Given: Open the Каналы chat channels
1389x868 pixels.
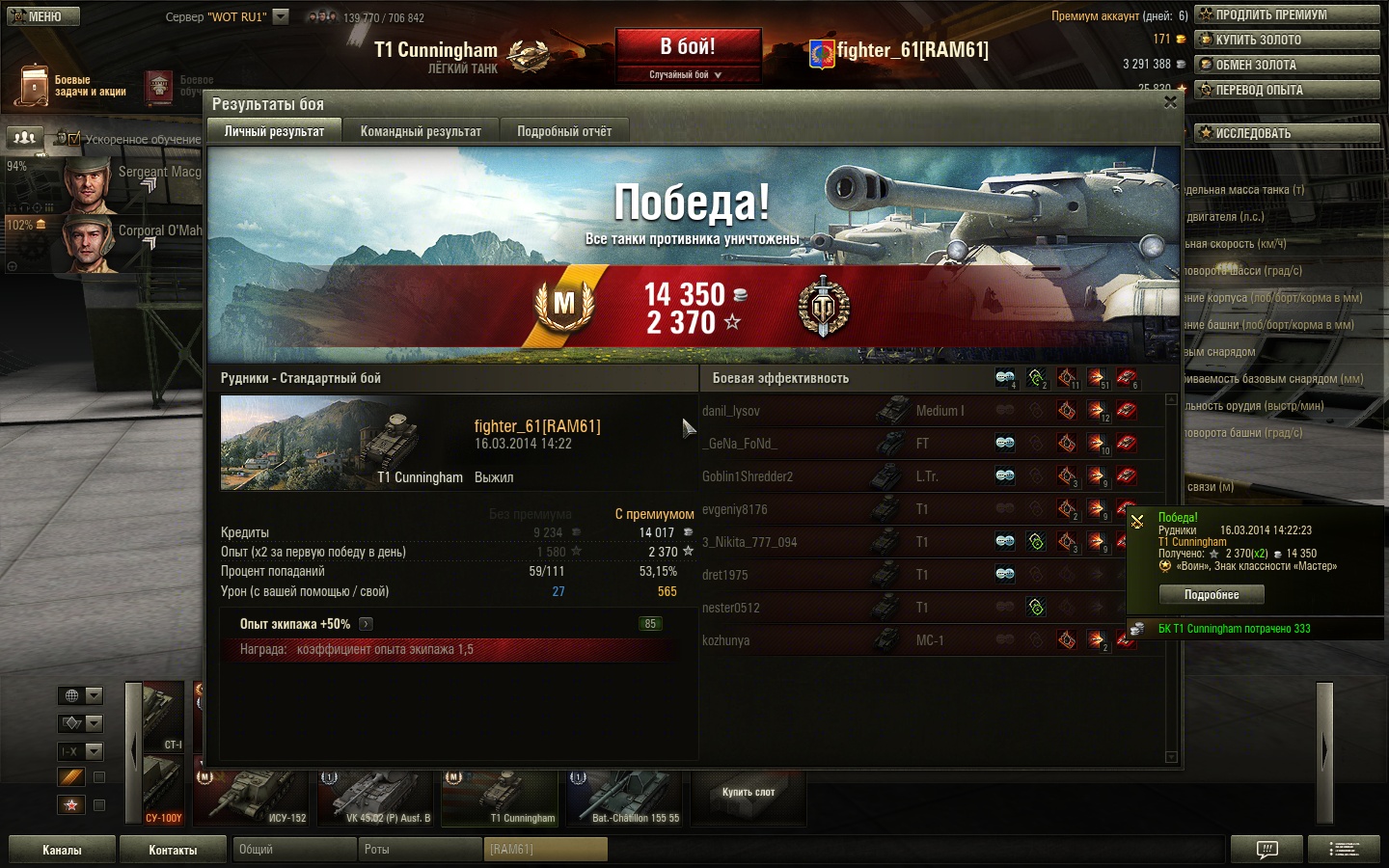Looking at the screenshot, I should point(62,850).
